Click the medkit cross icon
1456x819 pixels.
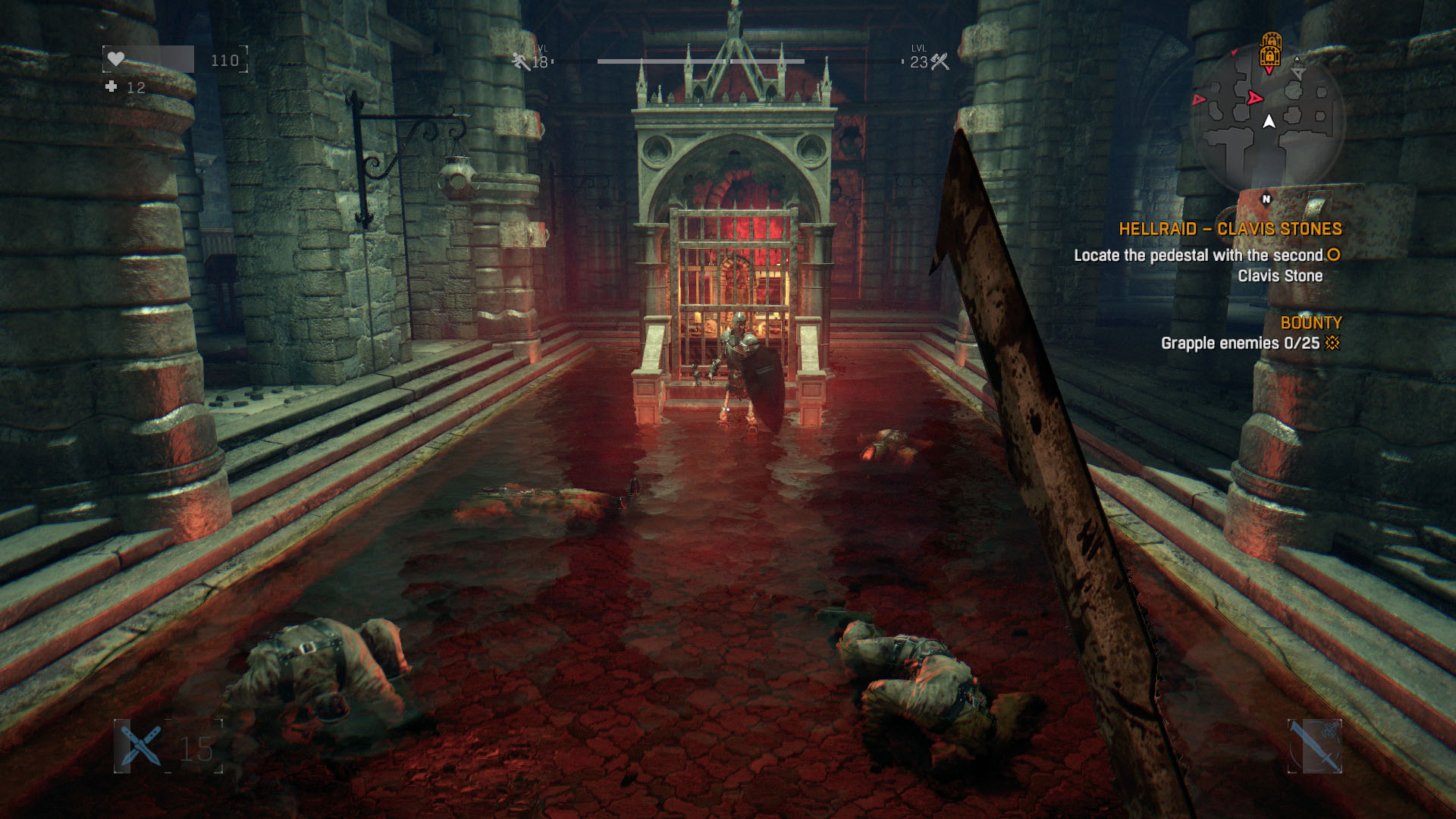111,87
